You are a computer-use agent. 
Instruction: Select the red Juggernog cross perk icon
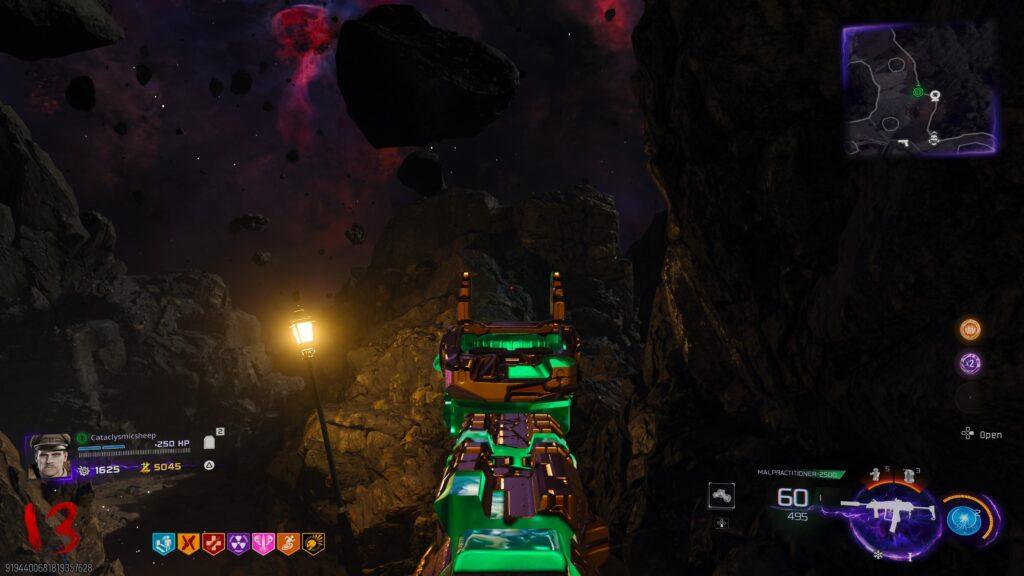pyautogui.click(x=213, y=543)
